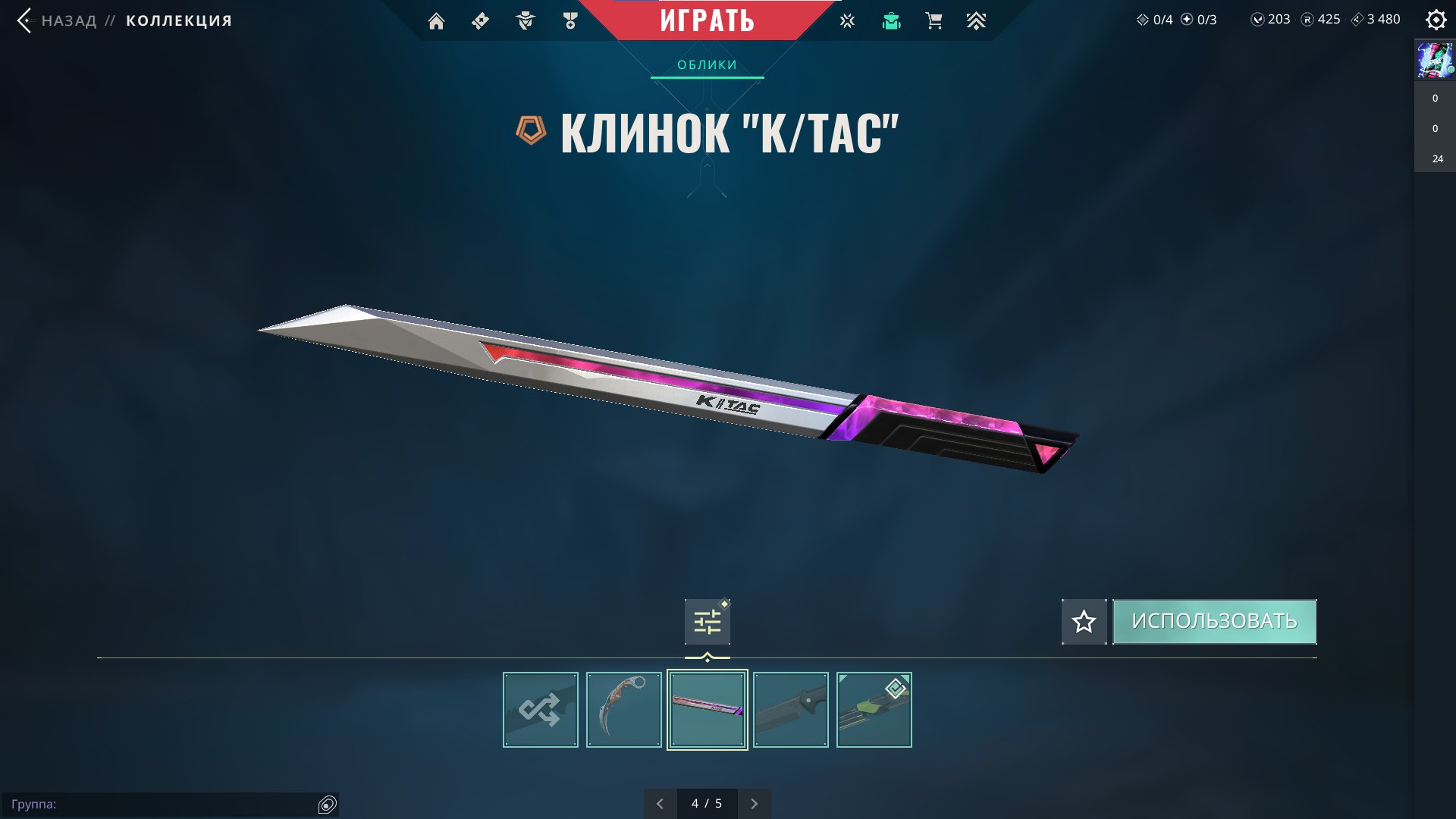Open the green-highlighted collection icon in the top bar
This screenshot has height=819, width=1456.
[x=891, y=21]
